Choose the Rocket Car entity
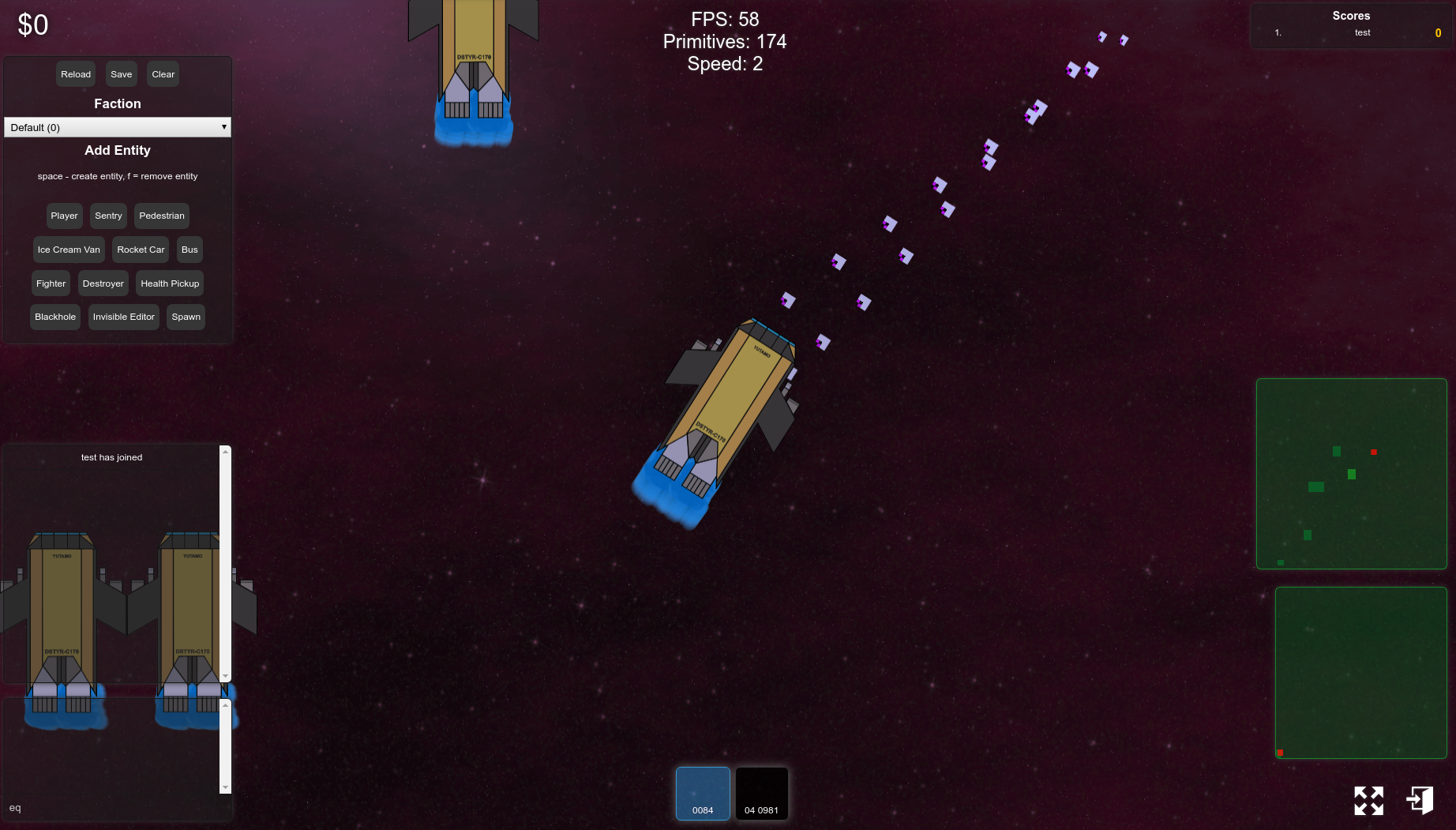Image resolution: width=1456 pixels, height=830 pixels. [x=141, y=250]
